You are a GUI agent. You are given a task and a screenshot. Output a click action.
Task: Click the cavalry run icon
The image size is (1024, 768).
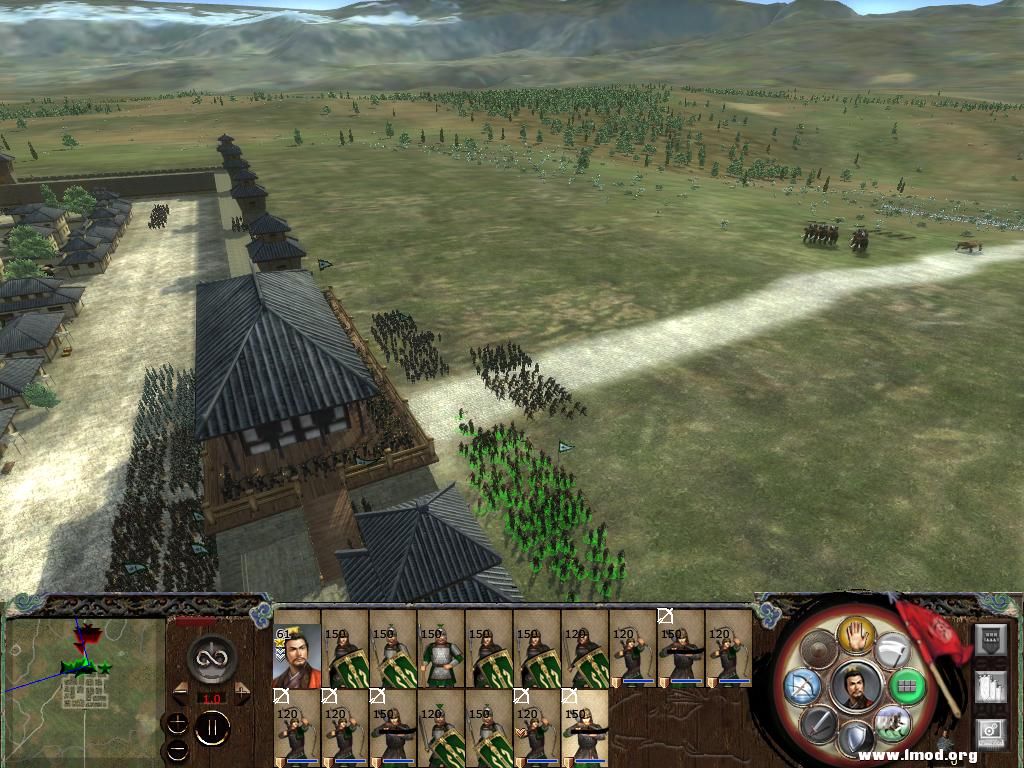[891, 721]
